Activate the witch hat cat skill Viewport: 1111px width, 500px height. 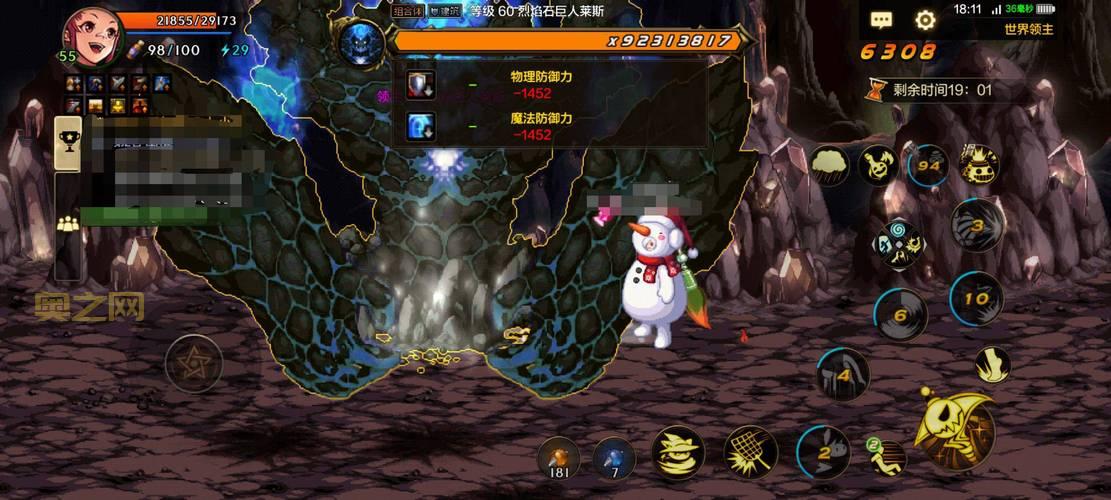(x=677, y=451)
